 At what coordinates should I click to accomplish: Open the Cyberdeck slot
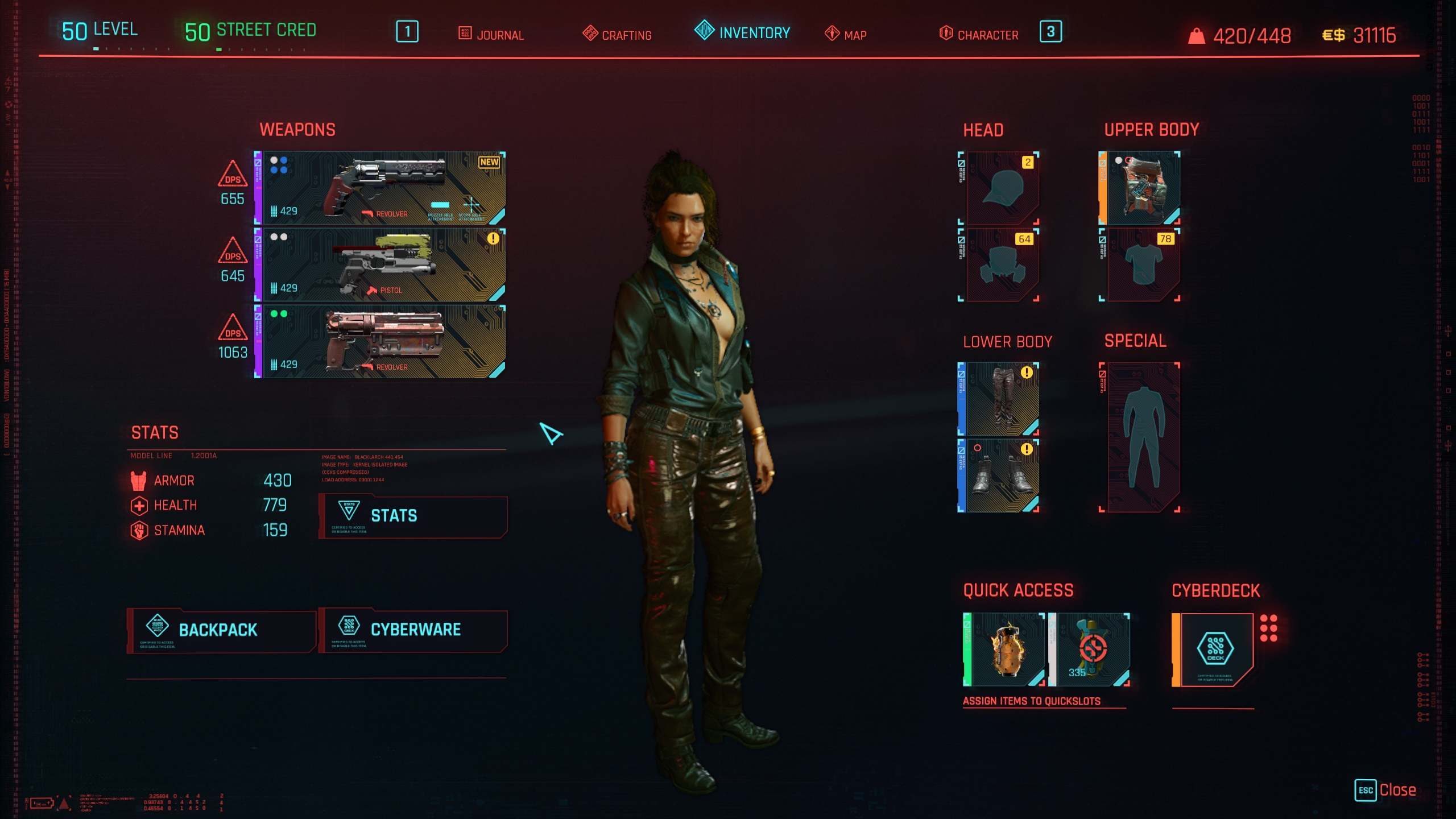[1215, 650]
